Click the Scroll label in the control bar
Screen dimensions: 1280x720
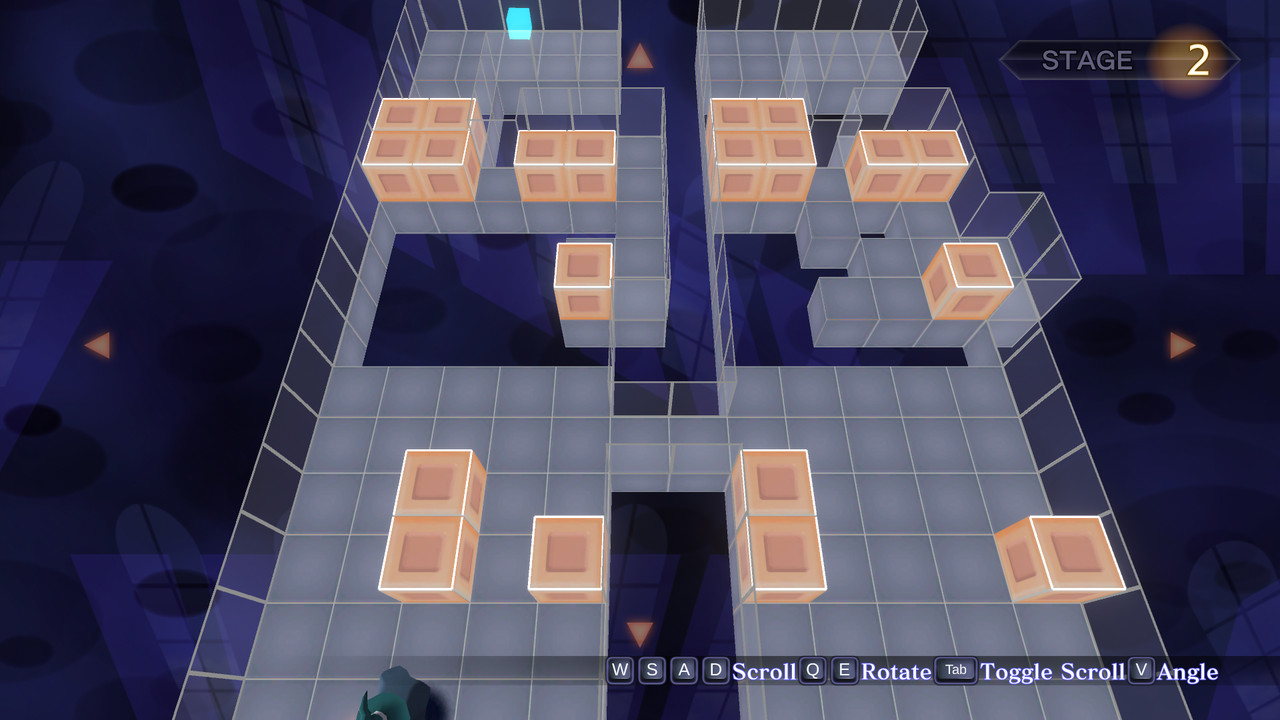[763, 672]
